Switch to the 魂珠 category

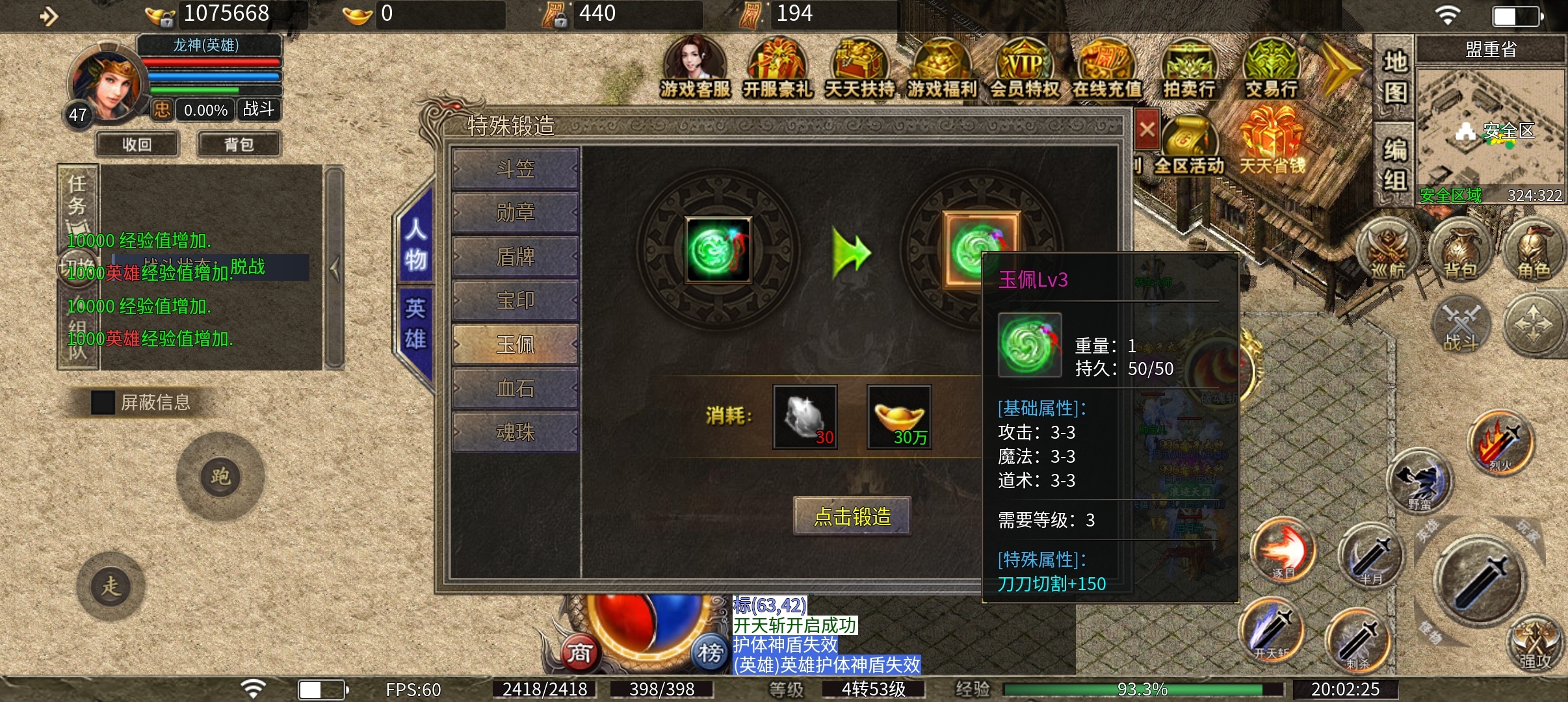pos(515,432)
